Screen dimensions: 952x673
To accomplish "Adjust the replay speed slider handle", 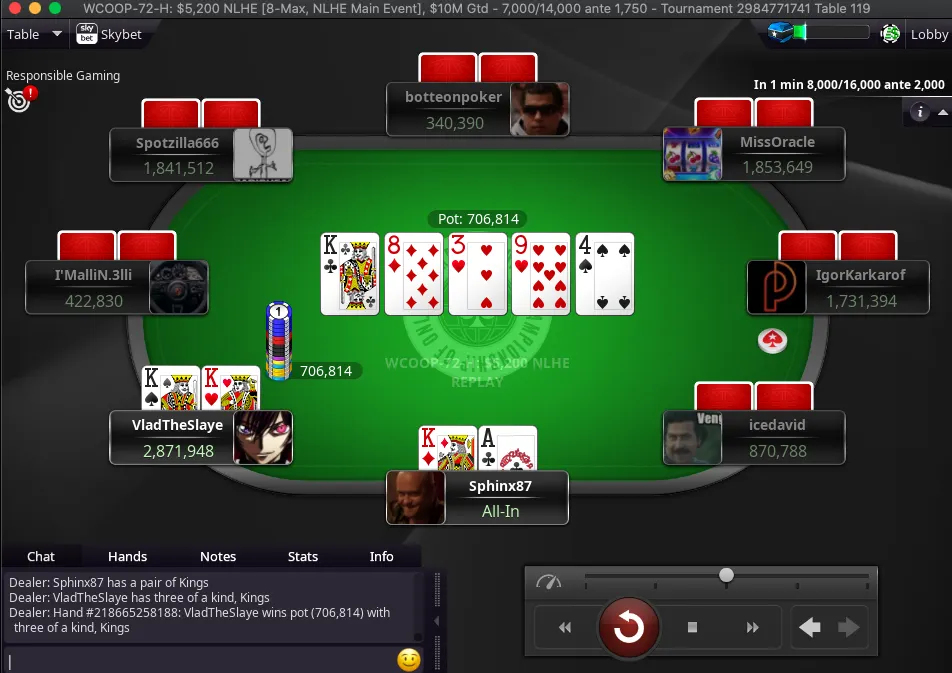I will (727, 575).
